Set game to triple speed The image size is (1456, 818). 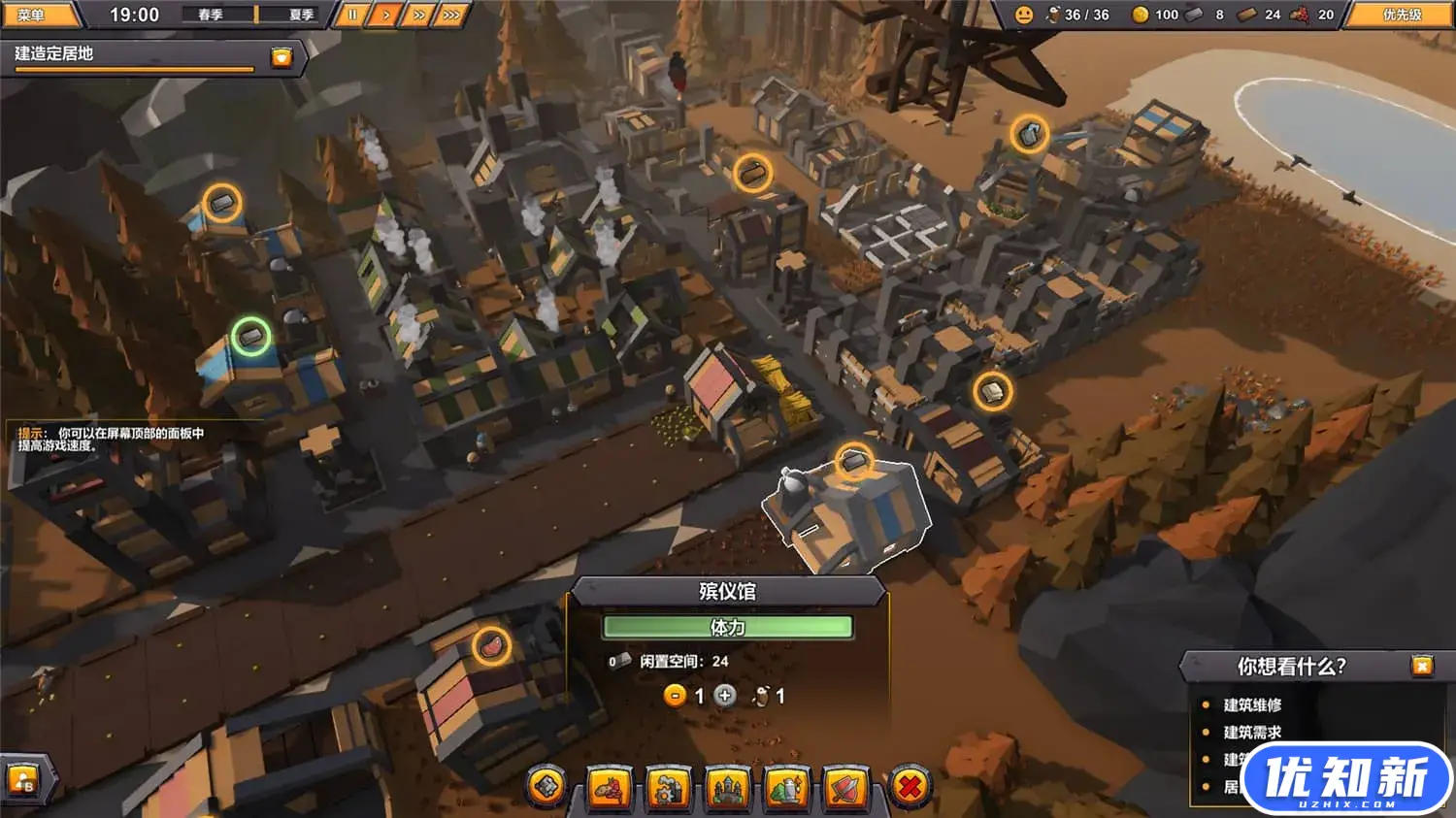(x=451, y=15)
